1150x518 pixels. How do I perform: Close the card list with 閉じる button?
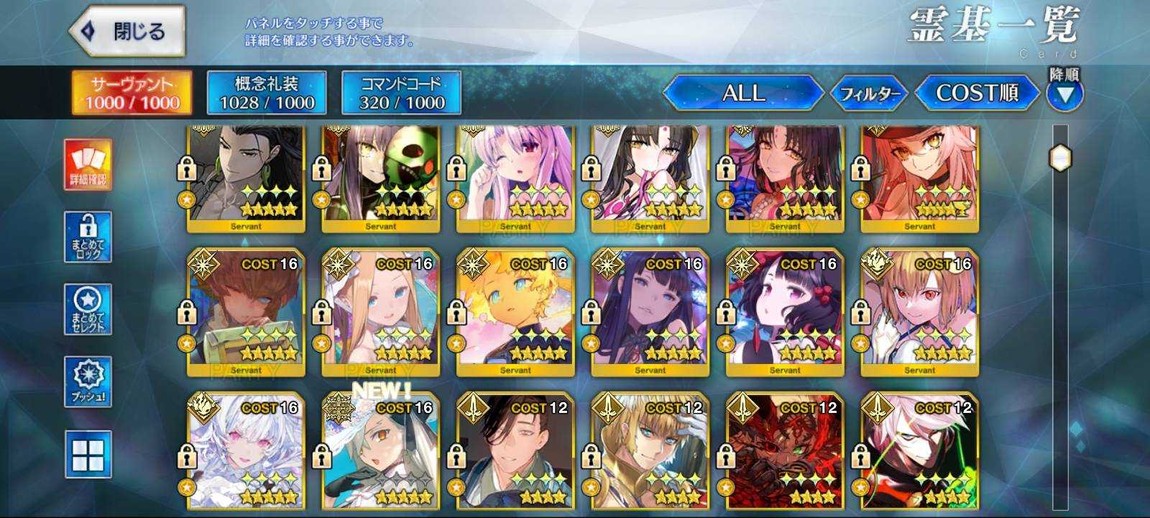[x=127, y=31]
